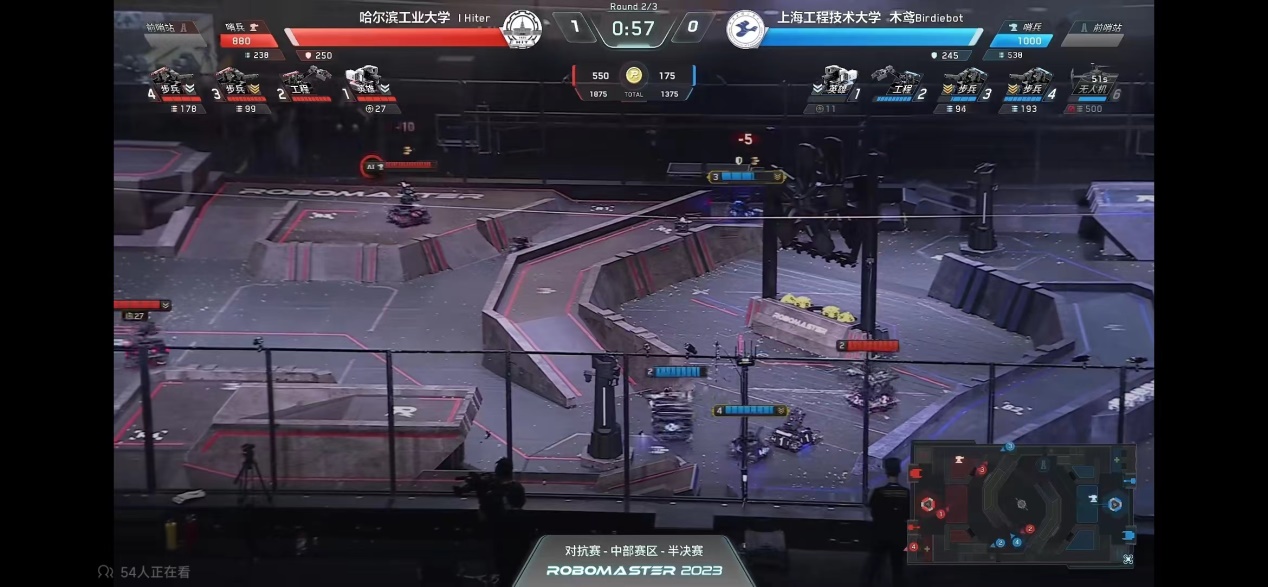Click the Harbin Institute of Technology team logo
This screenshot has width=1268, height=587.
[520, 29]
